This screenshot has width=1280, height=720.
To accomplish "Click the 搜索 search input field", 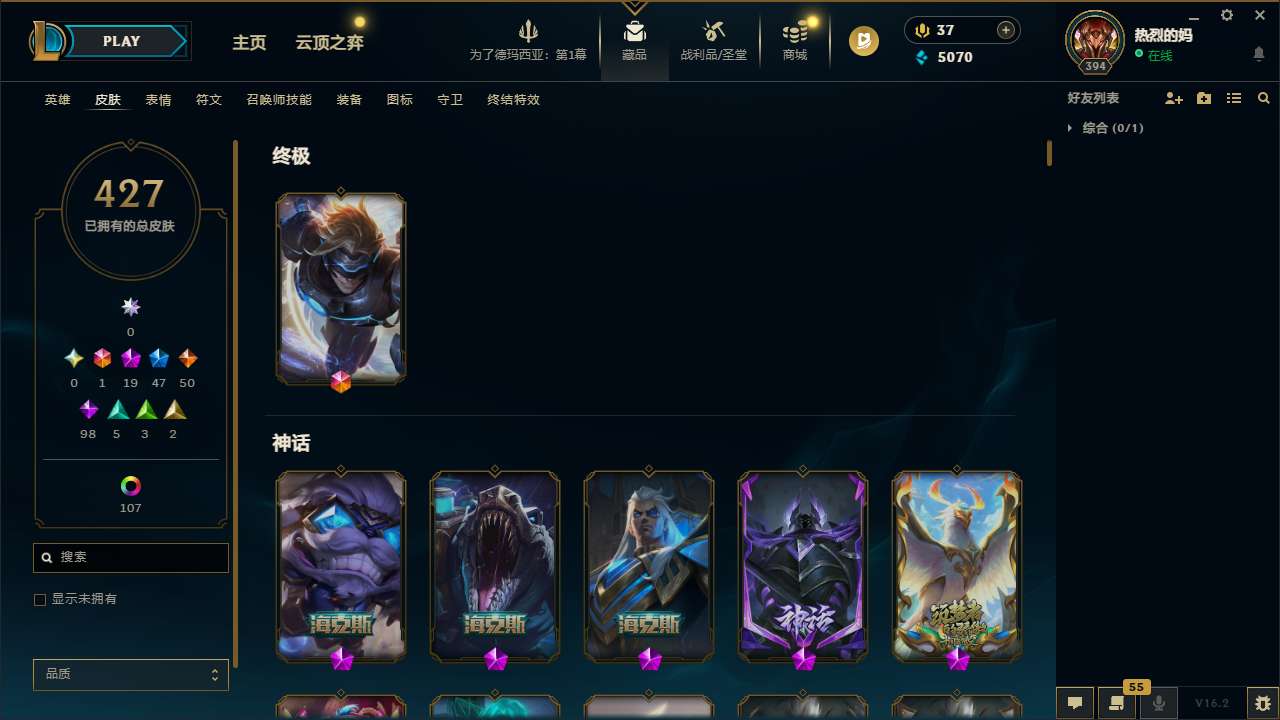I will tap(130, 557).
